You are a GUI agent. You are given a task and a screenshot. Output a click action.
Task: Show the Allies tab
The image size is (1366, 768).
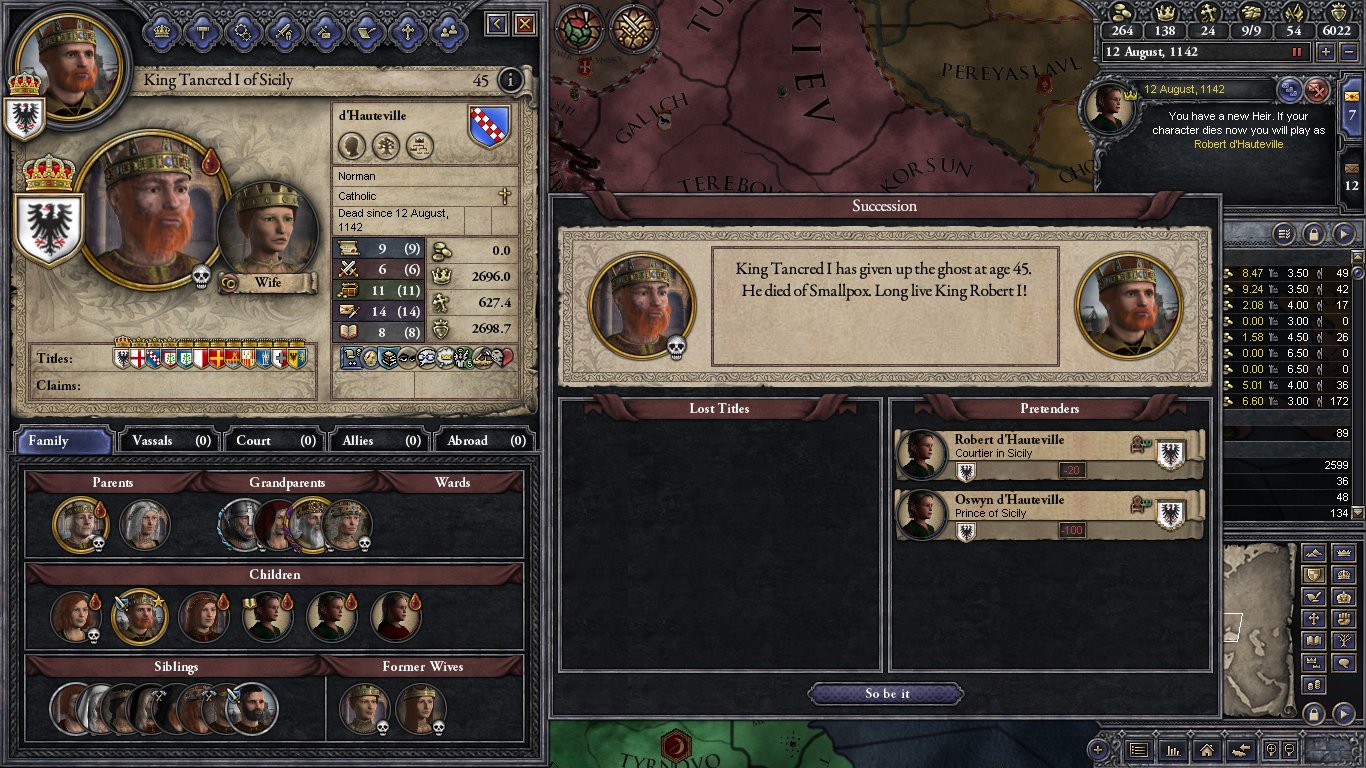coord(379,440)
